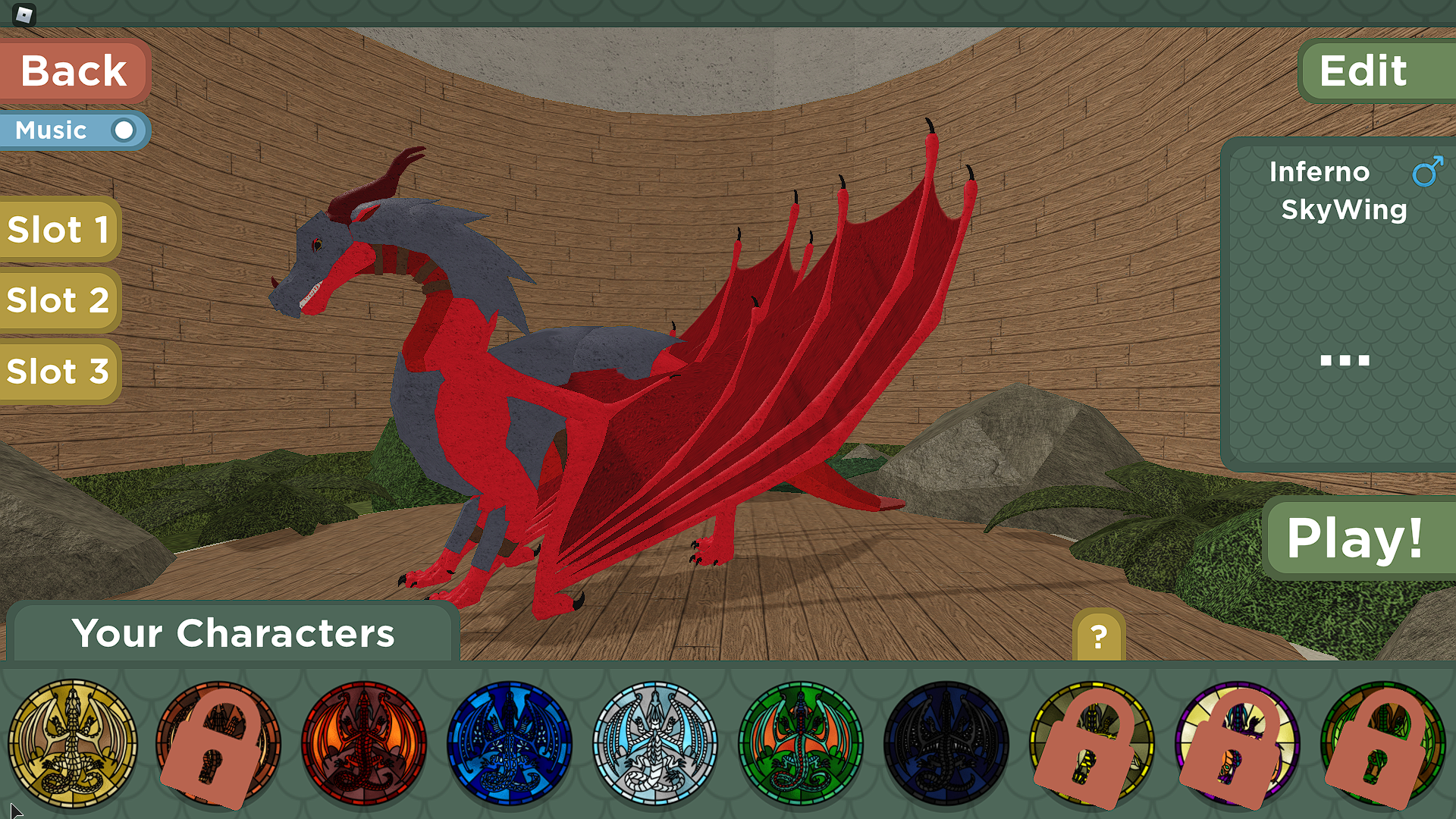Screen dimensions: 1456x819
Task: Go back with the Back button
Action: coord(74,71)
